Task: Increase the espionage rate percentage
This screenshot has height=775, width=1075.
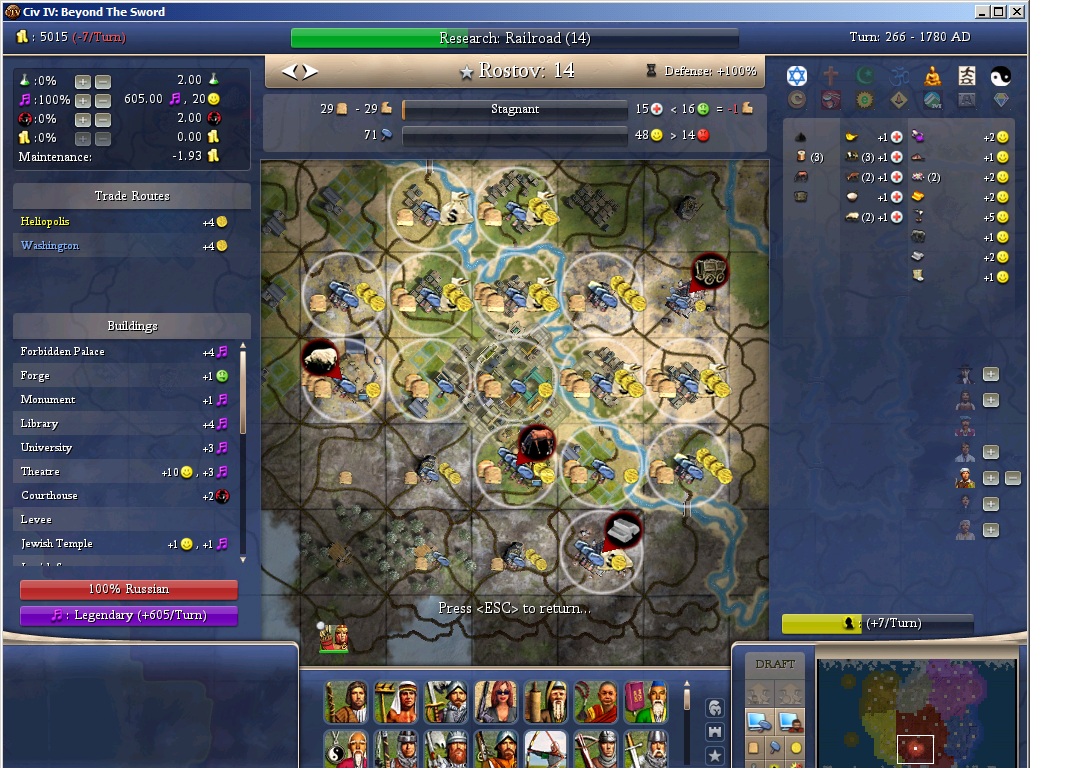Action: coord(83,119)
